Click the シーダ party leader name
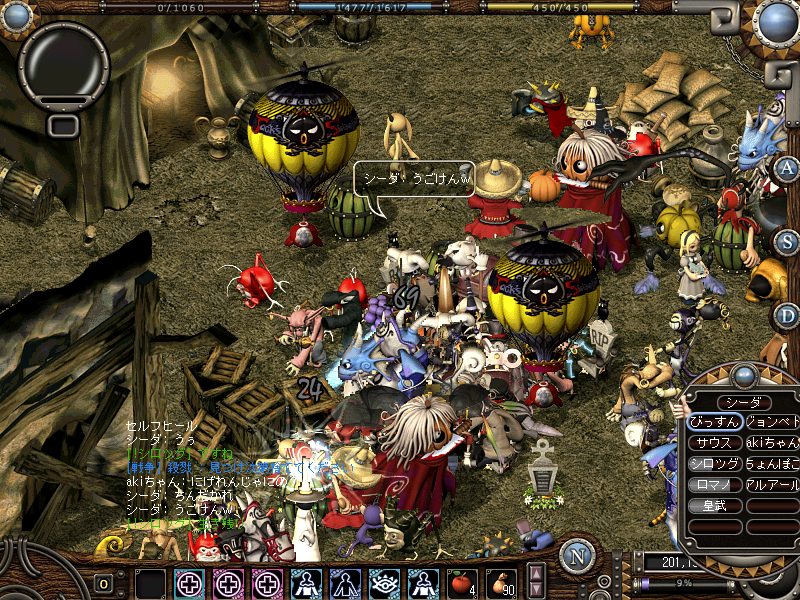 coord(743,401)
